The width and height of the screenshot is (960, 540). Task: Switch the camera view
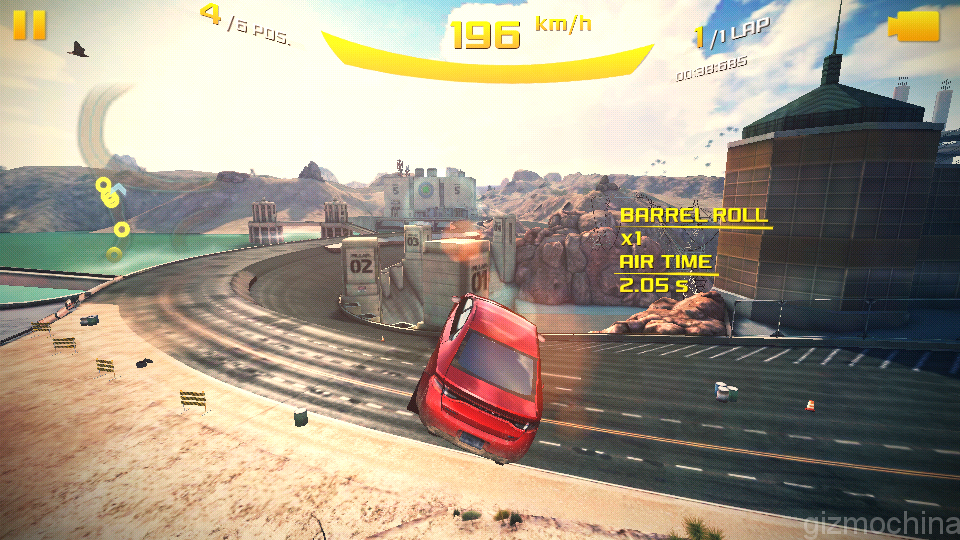click(x=914, y=27)
